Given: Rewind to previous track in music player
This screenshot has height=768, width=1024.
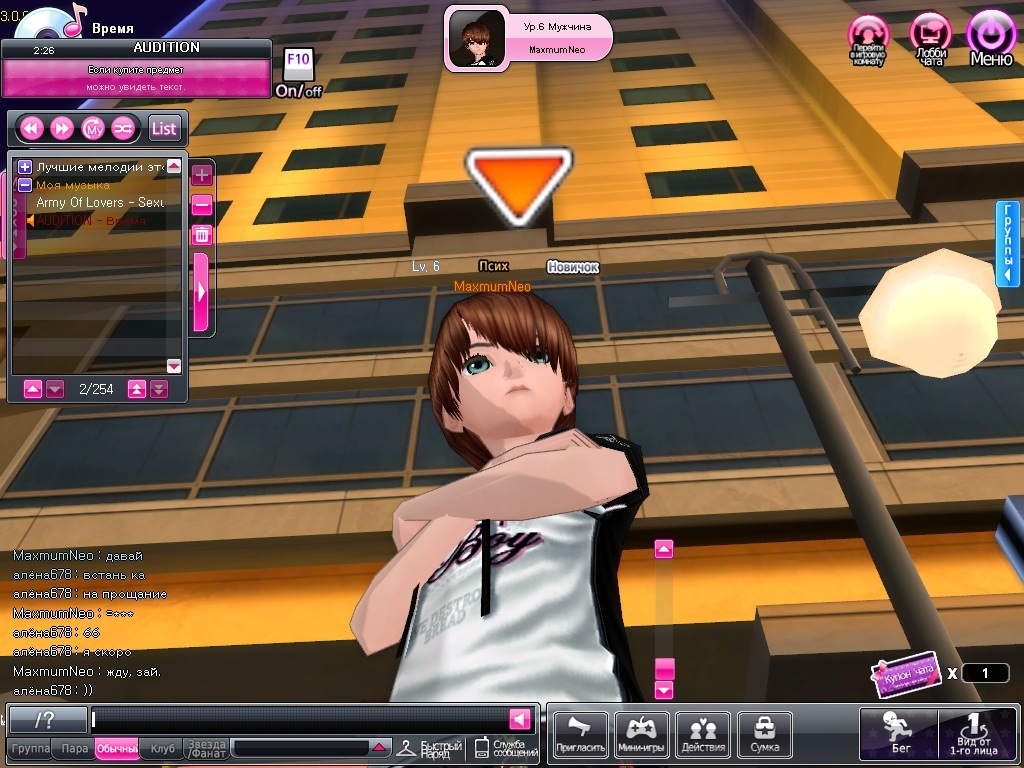Looking at the screenshot, I should coord(31,128).
